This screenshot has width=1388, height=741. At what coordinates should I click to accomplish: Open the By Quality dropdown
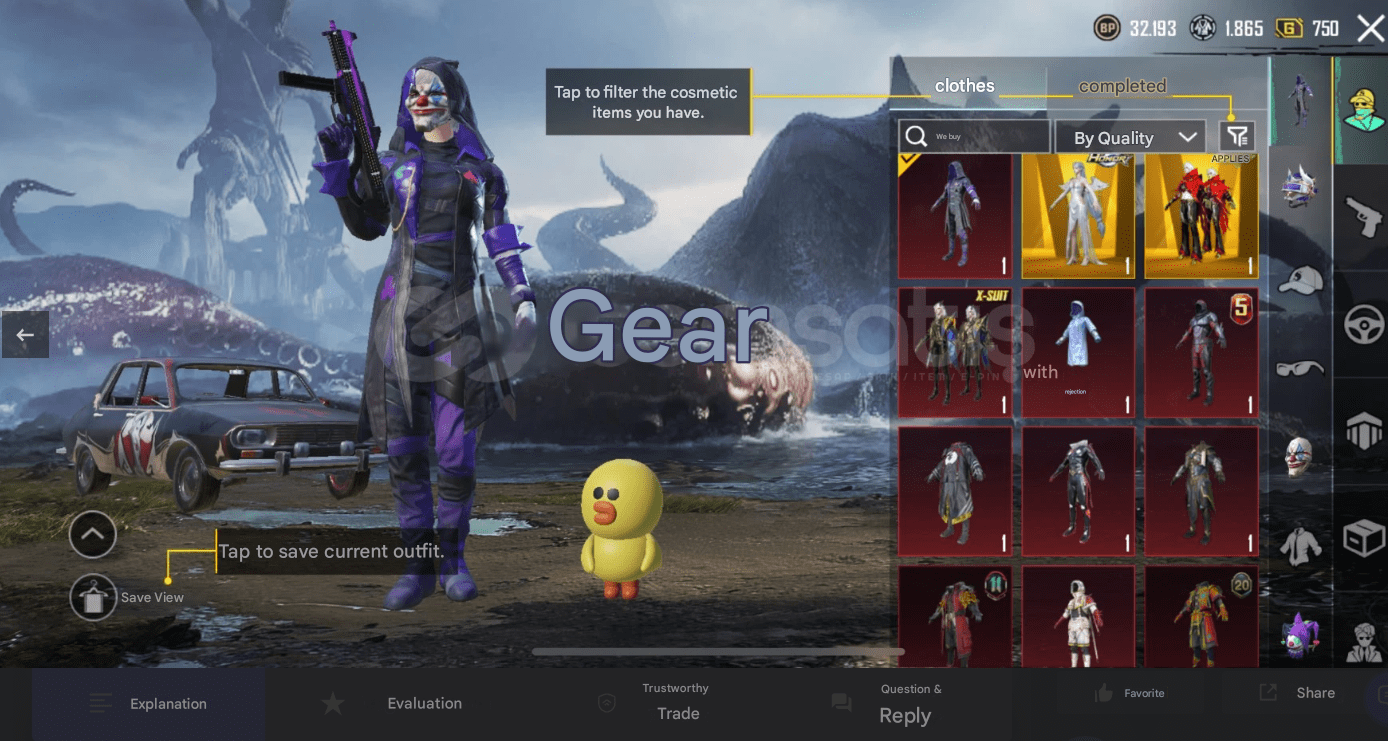tap(1130, 137)
